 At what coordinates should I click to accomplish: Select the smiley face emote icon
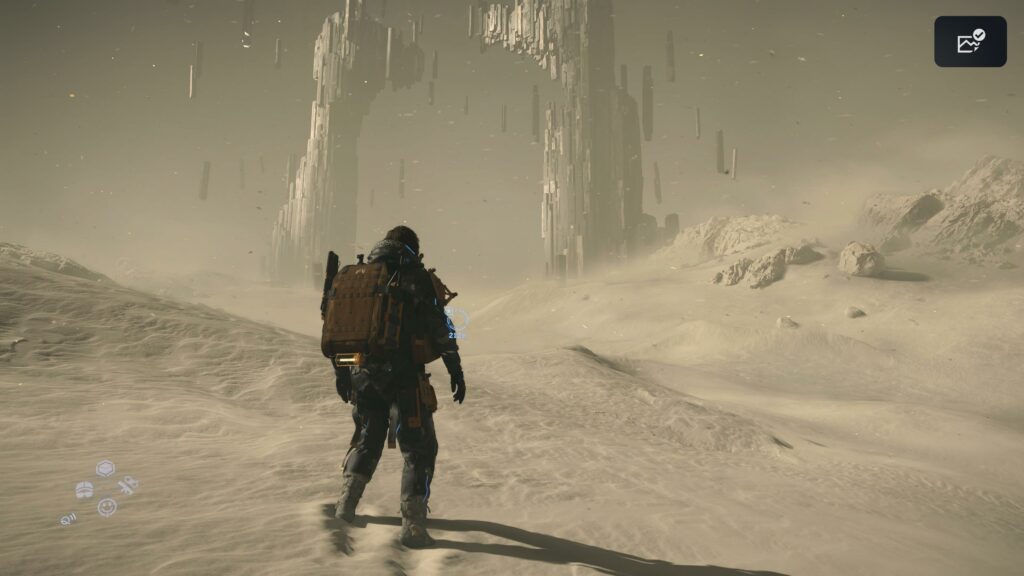pyautogui.click(x=106, y=507)
